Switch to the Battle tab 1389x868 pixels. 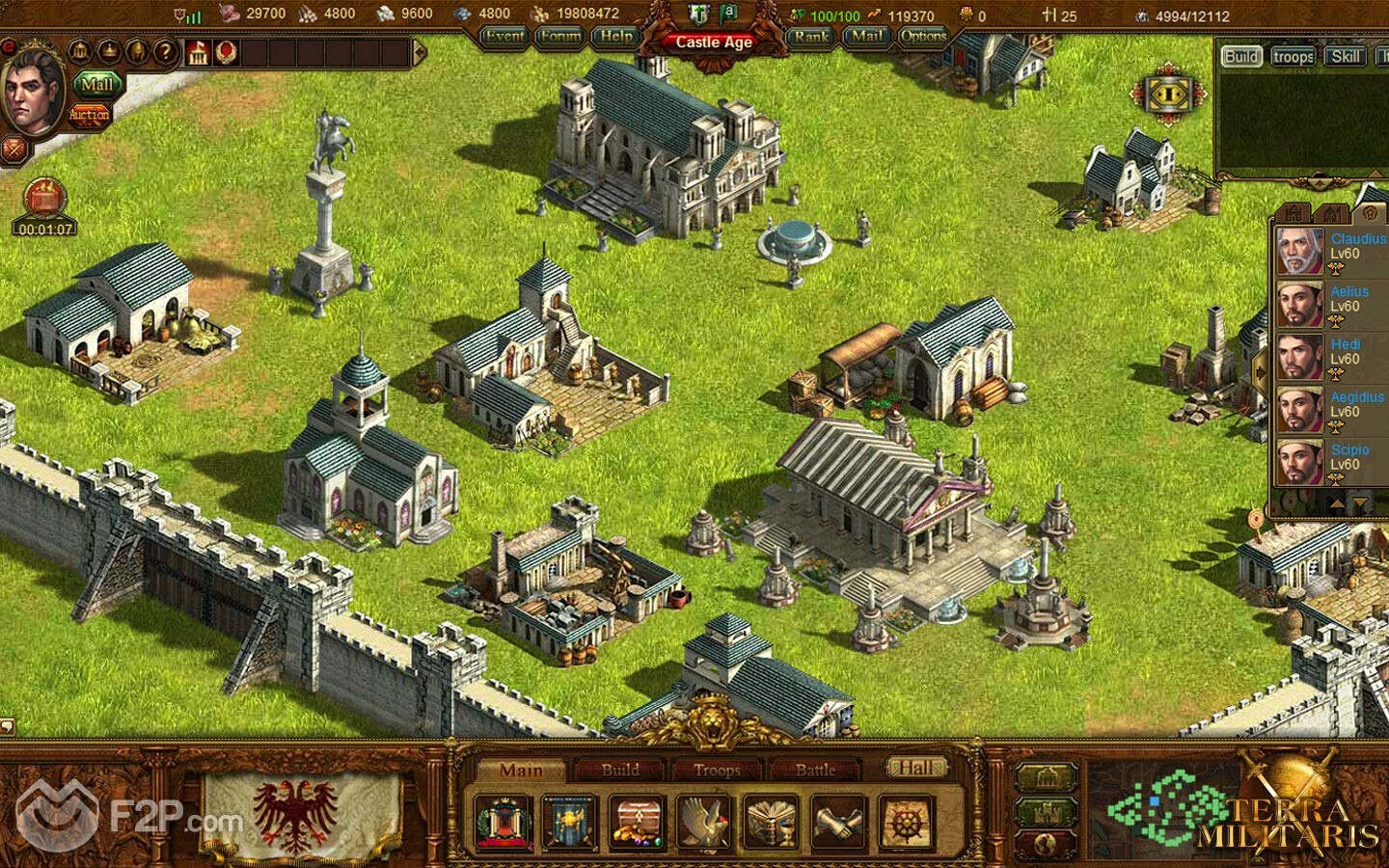coord(815,770)
